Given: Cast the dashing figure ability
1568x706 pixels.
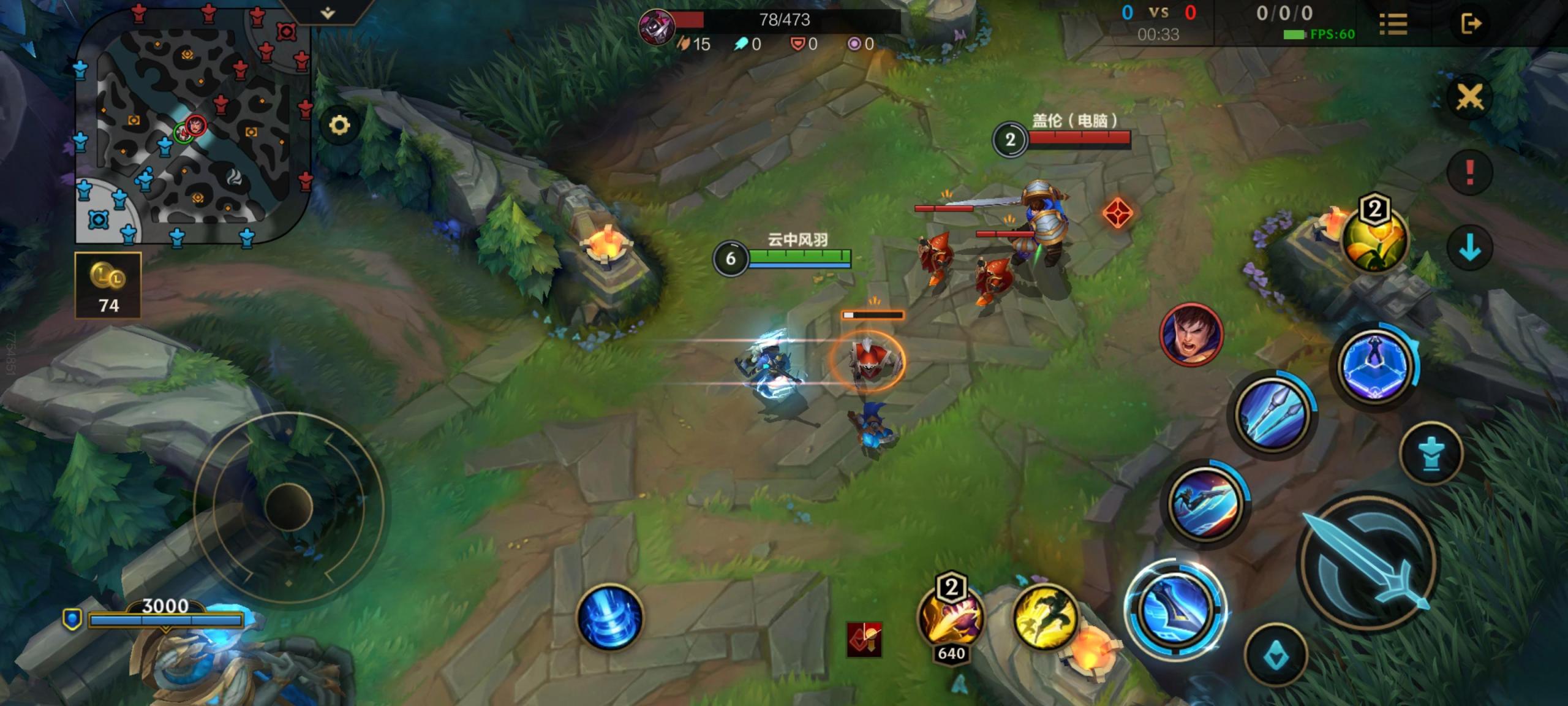Looking at the screenshot, I should point(1204,504).
